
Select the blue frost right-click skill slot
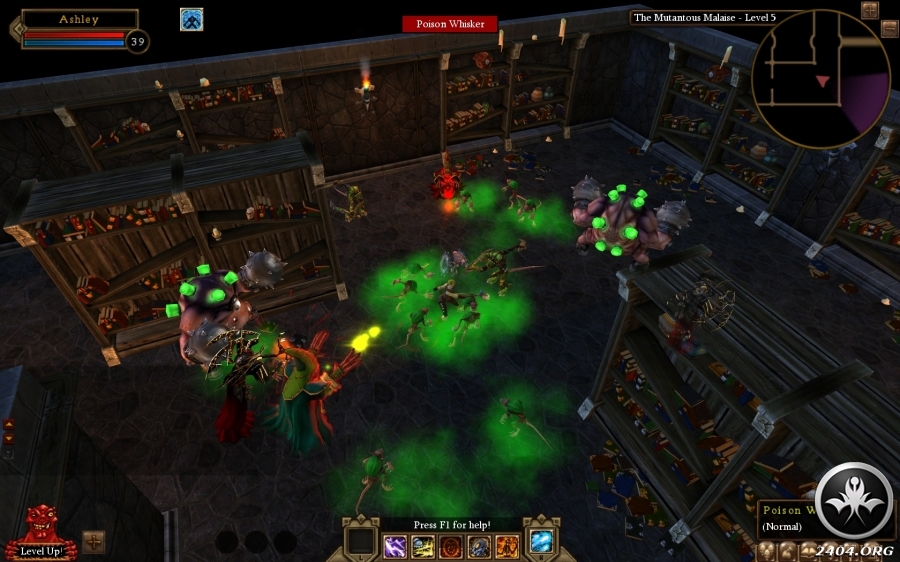coord(541,541)
